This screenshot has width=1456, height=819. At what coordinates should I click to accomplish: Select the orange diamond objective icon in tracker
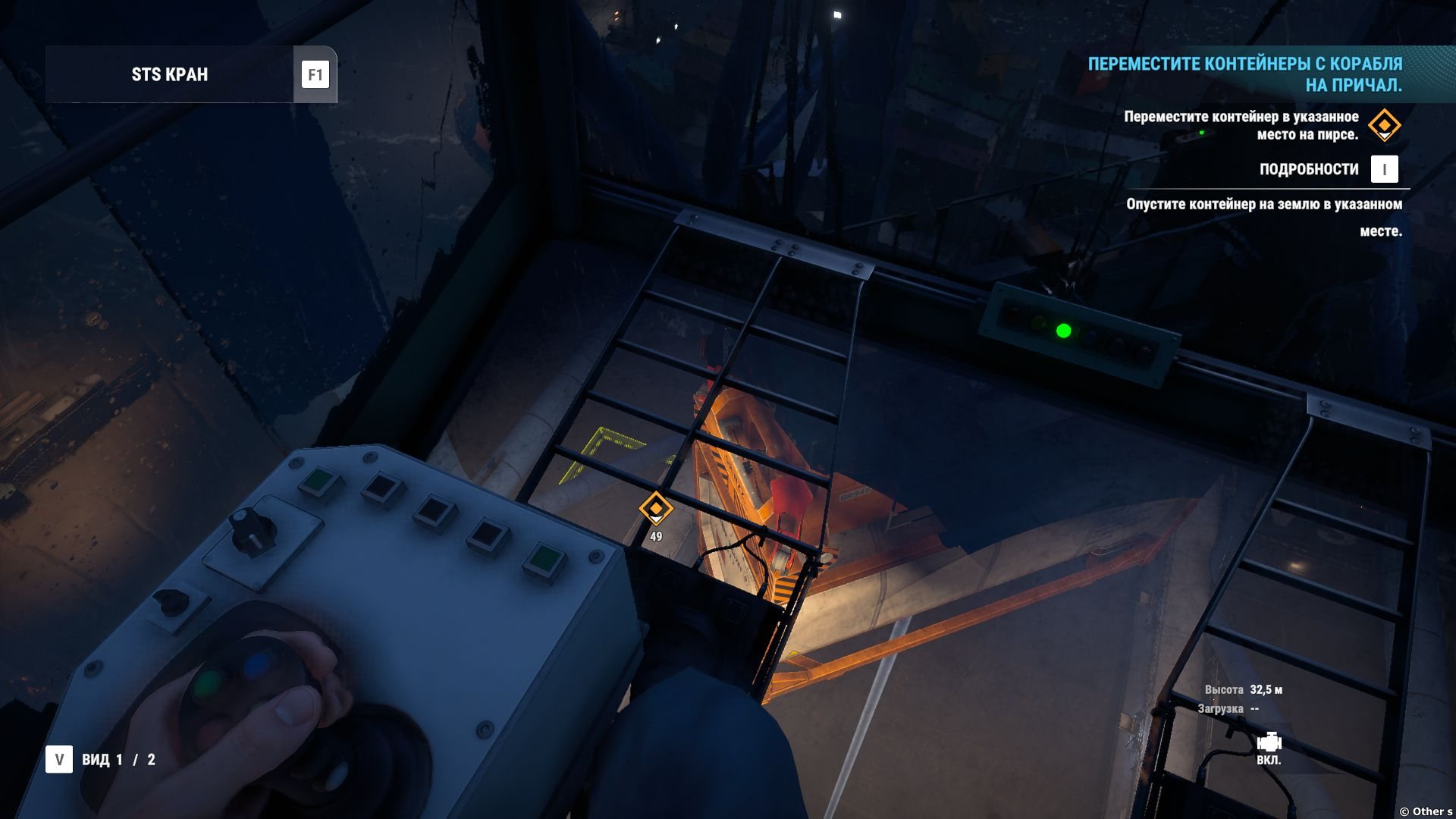point(1384,125)
